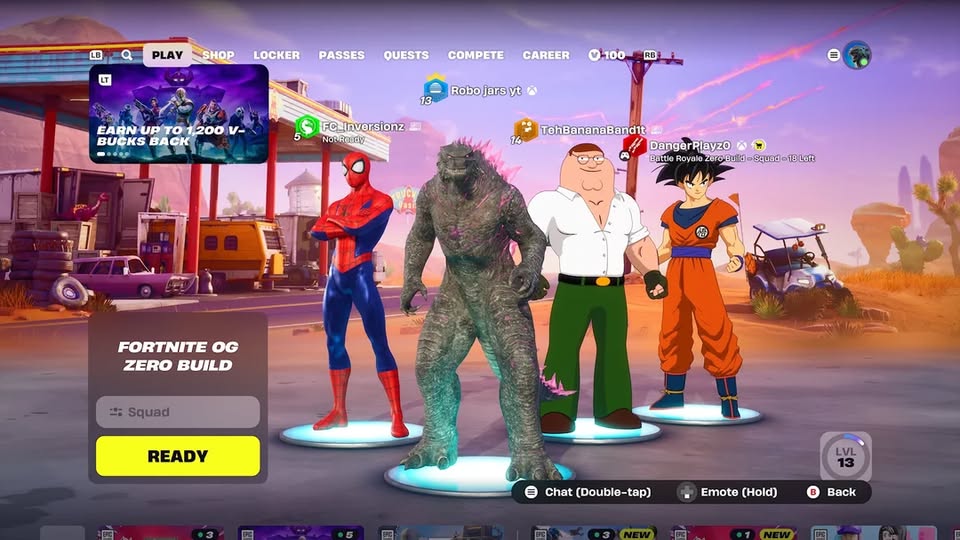Open the Locker tab

coord(276,55)
